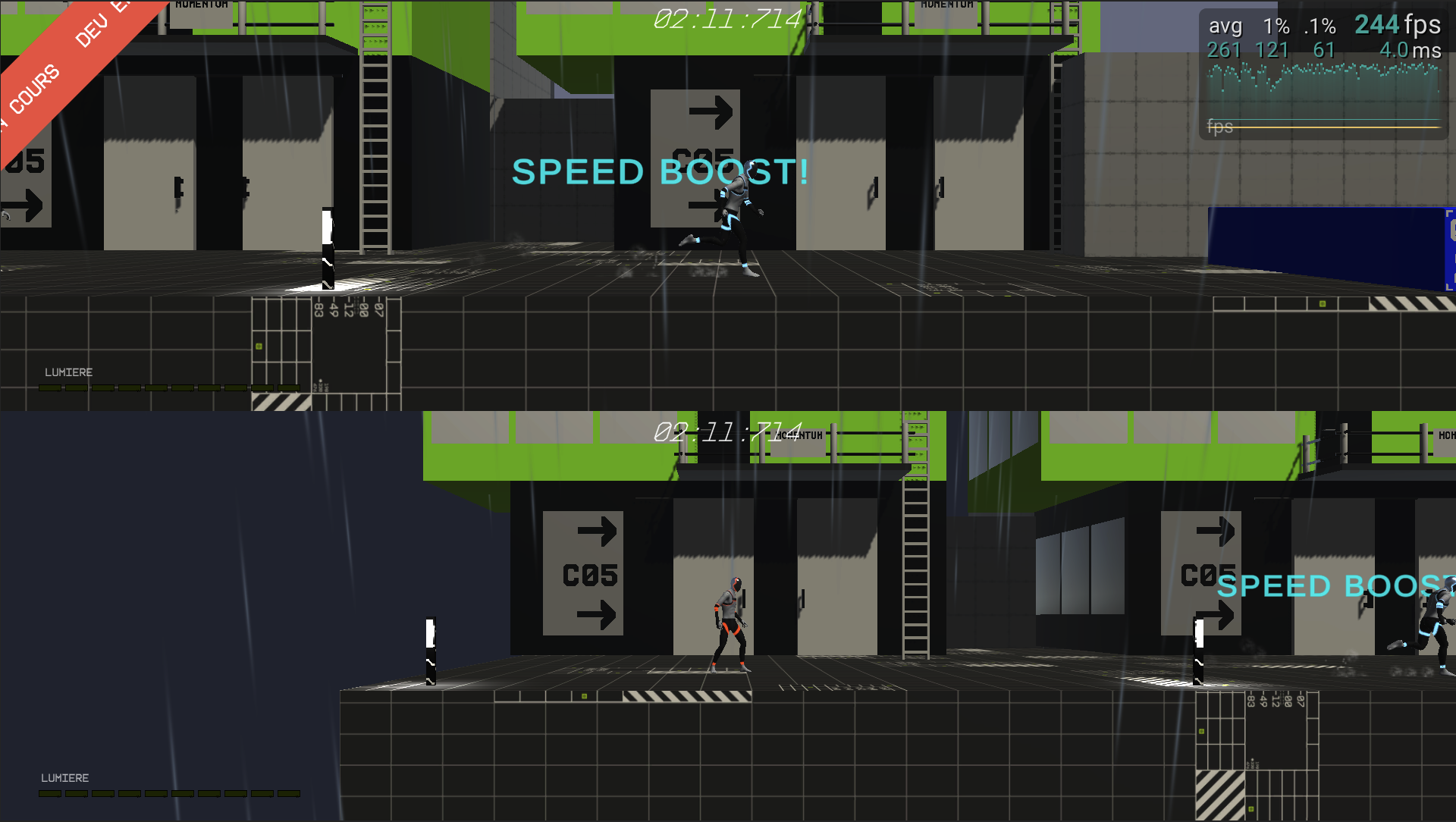Click the fps legend label on the graph
The height and width of the screenshot is (822, 1456).
[1219, 126]
